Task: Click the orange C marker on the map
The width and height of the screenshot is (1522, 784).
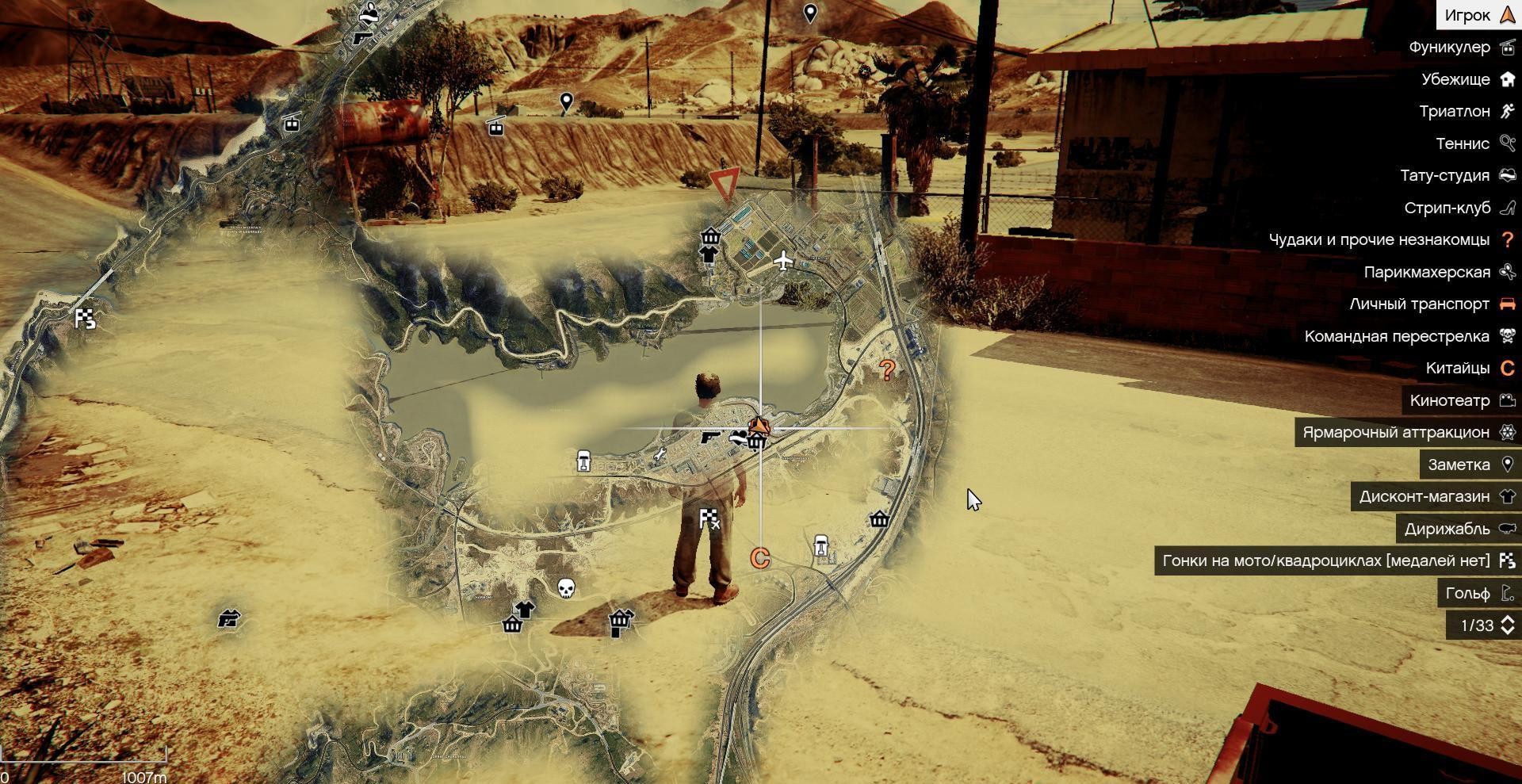Action: point(759,558)
